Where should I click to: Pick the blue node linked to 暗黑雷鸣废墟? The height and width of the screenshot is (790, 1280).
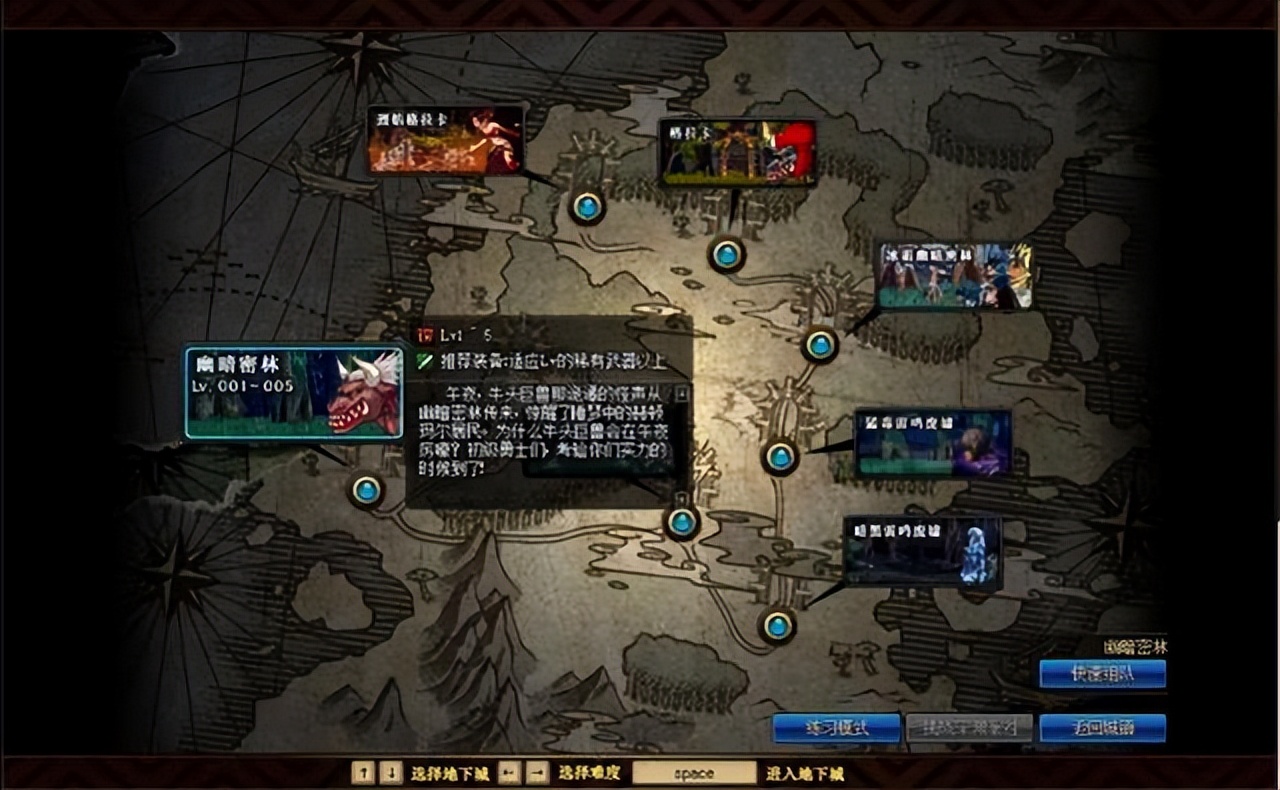pos(777,626)
